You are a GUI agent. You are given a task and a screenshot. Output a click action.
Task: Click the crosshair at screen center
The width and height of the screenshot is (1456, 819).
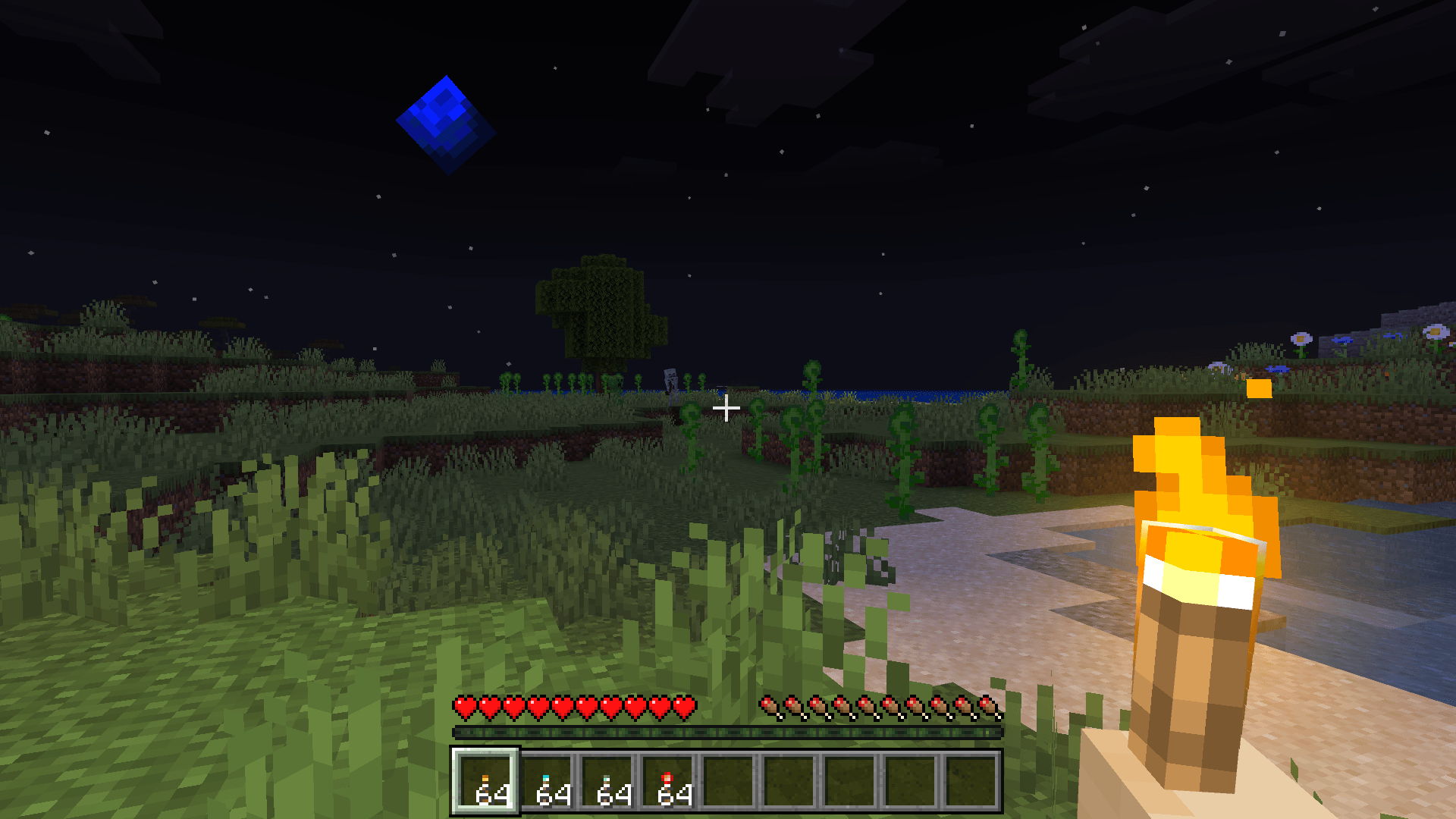coord(726,408)
